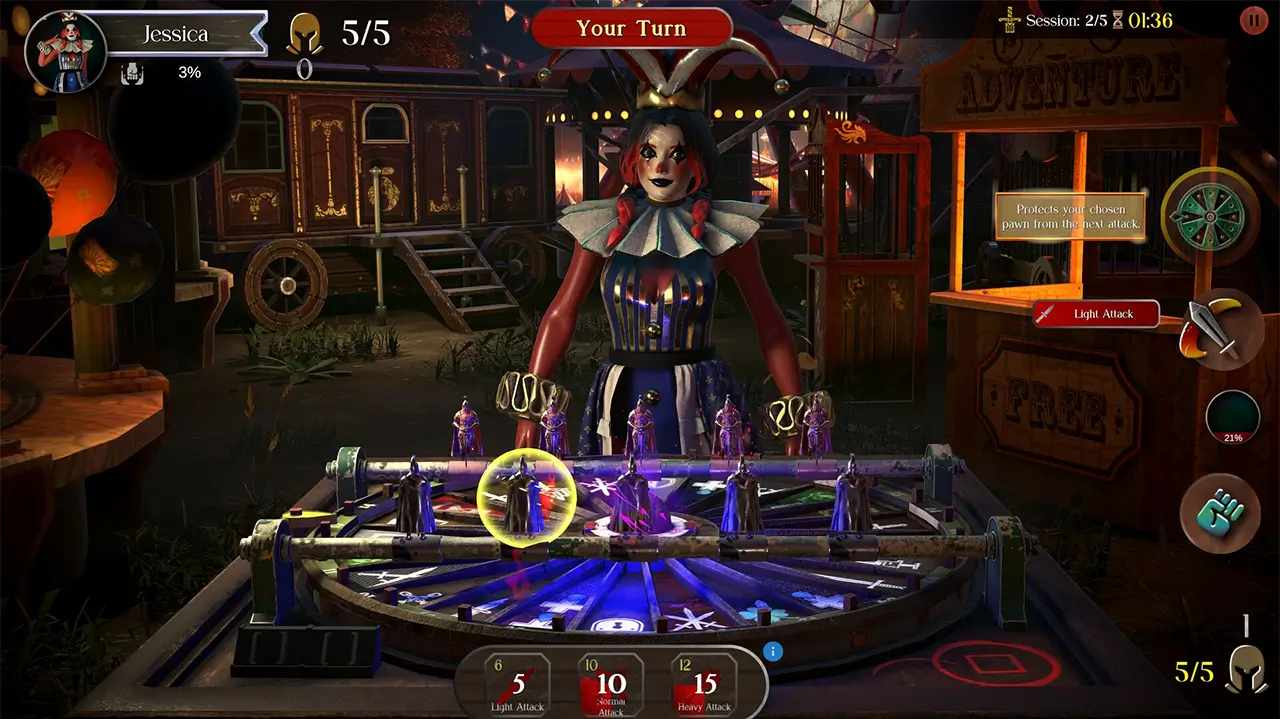Pause the game with the red pause button
The image size is (1280, 719).
tap(1253, 19)
